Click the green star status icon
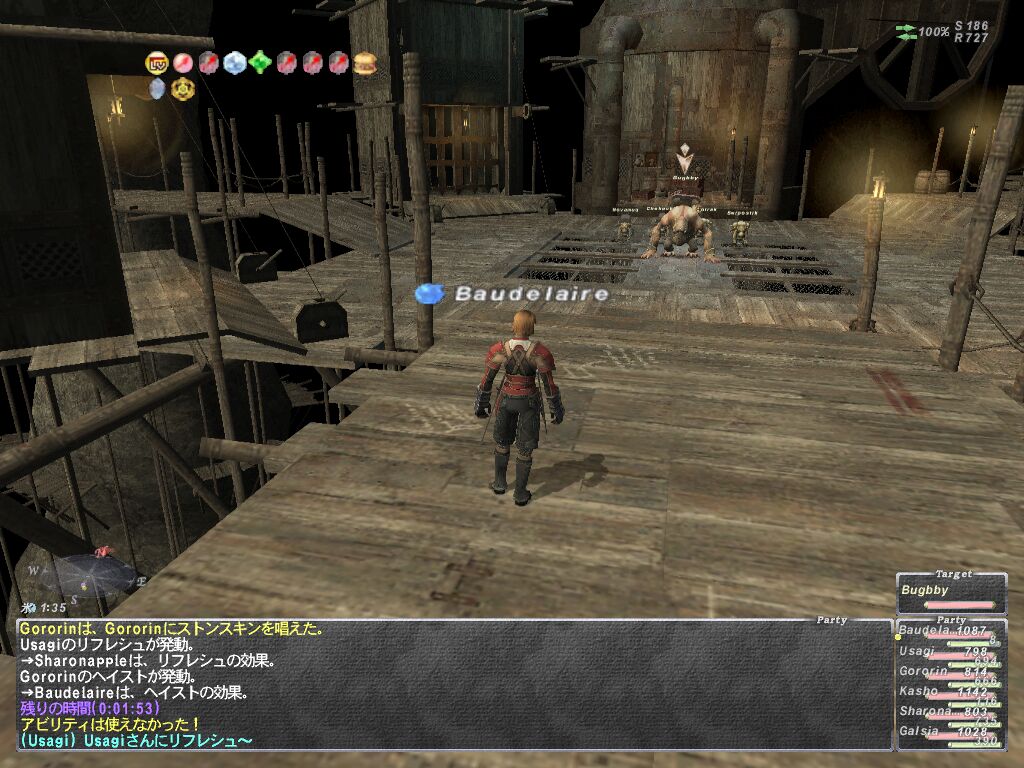This screenshot has height=768, width=1024. (261, 63)
